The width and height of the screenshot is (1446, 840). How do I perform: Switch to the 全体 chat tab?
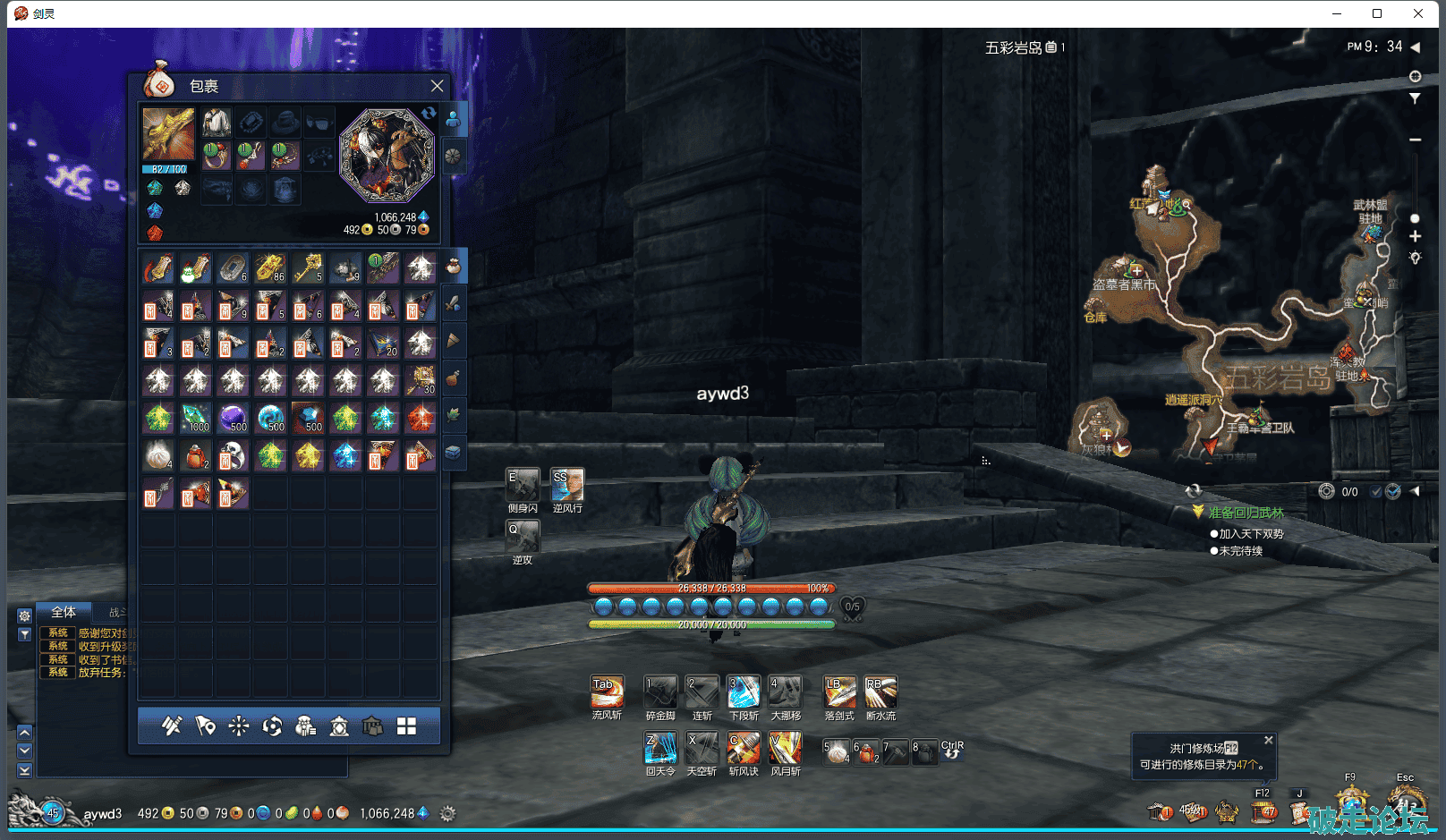64,613
